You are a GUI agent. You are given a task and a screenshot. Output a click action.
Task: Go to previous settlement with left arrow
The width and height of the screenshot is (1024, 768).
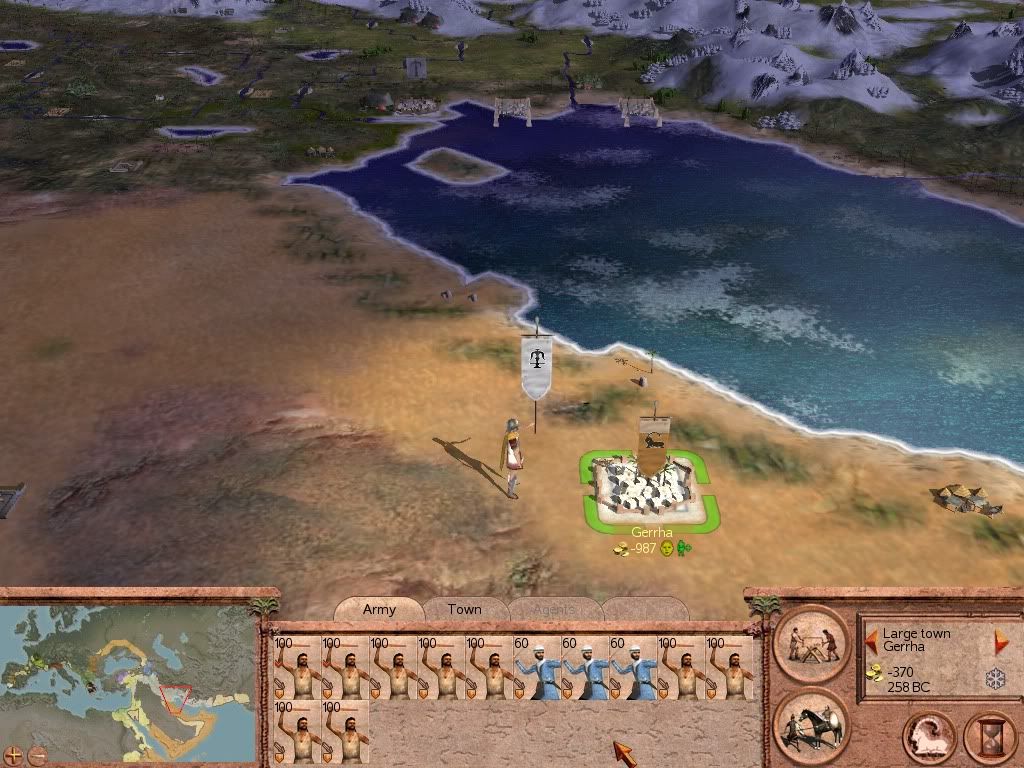872,640
